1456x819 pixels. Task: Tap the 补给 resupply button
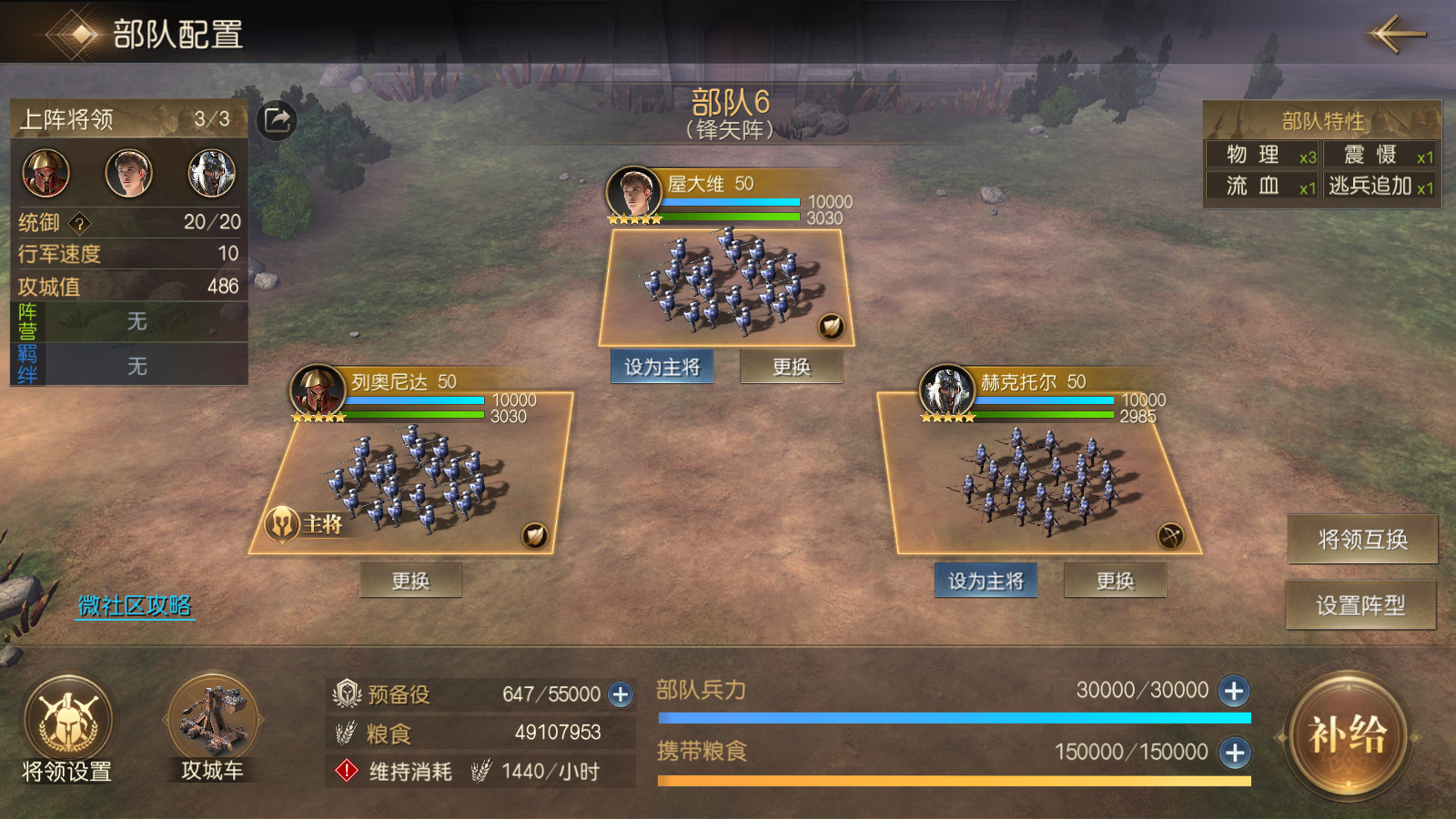[x=1348, y=735]
